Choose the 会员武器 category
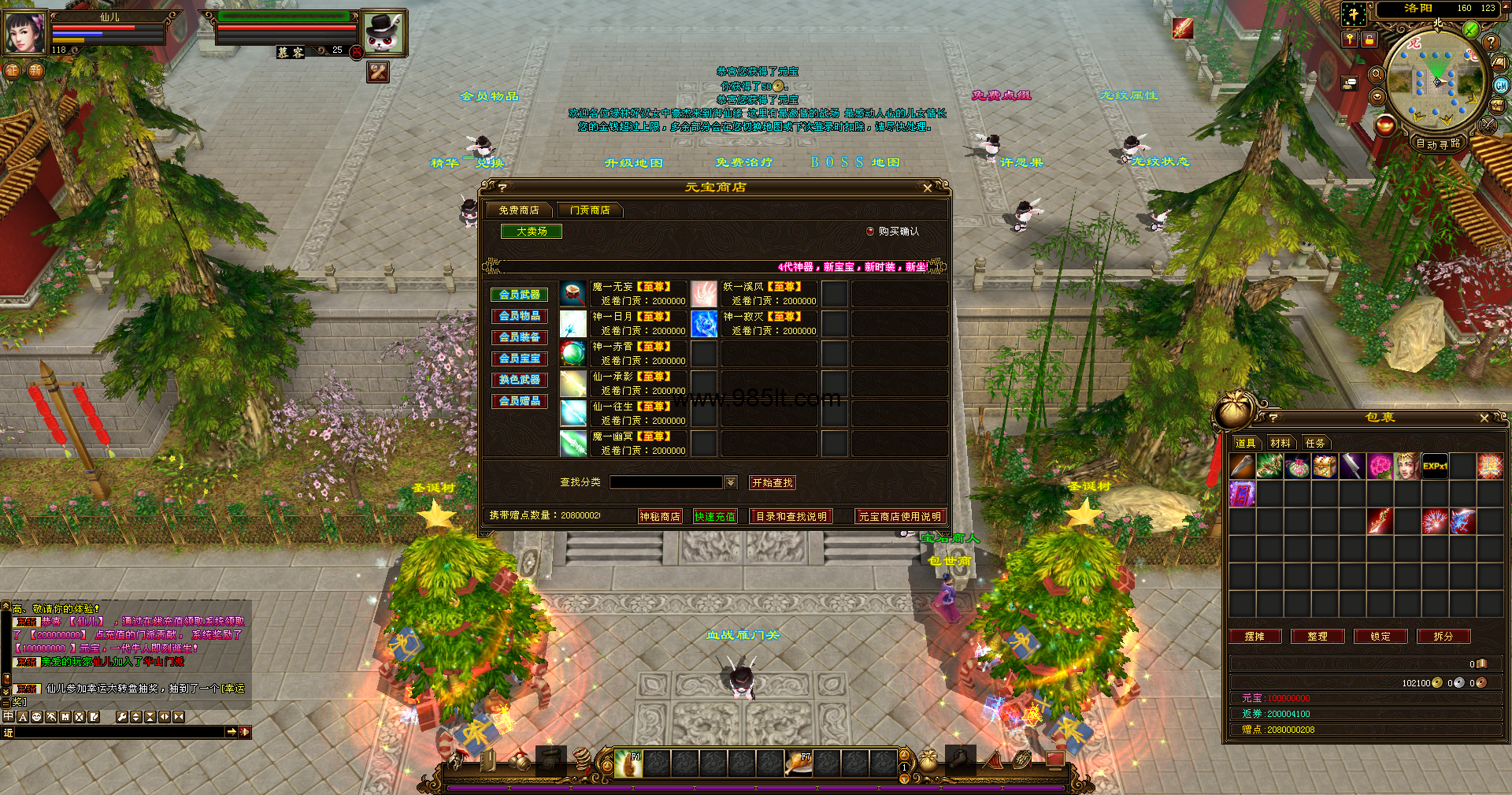Viewport: 1512px width, 795px height. pos(519,295)
